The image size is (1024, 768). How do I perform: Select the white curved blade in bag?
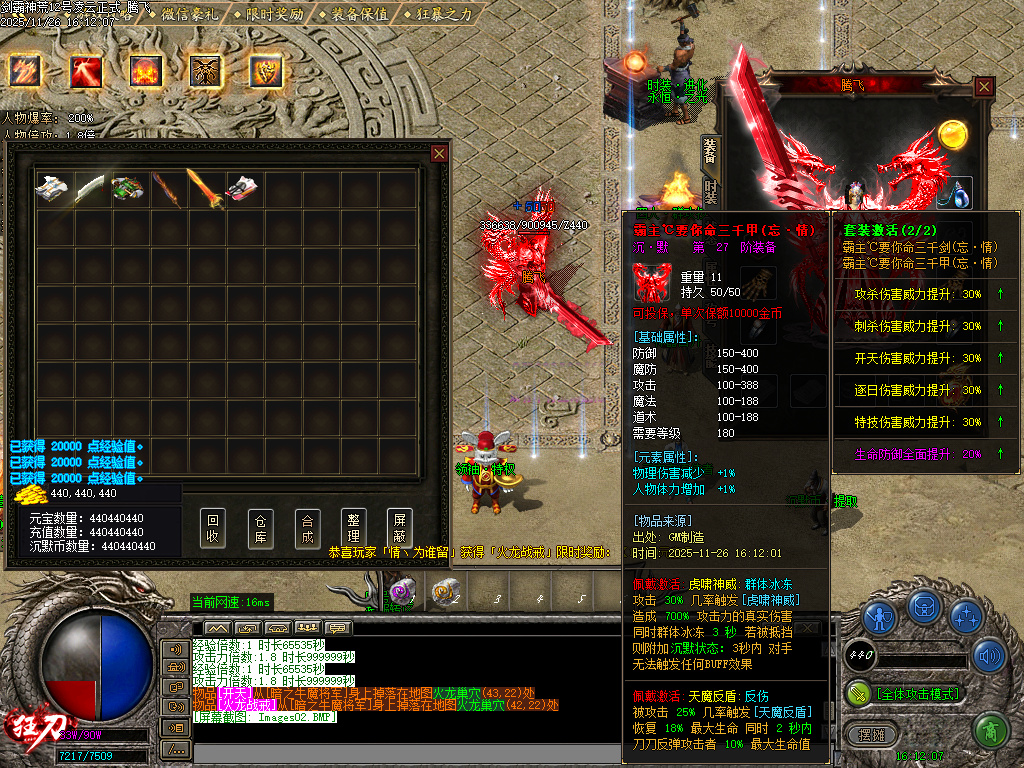[x=90, y=189]
